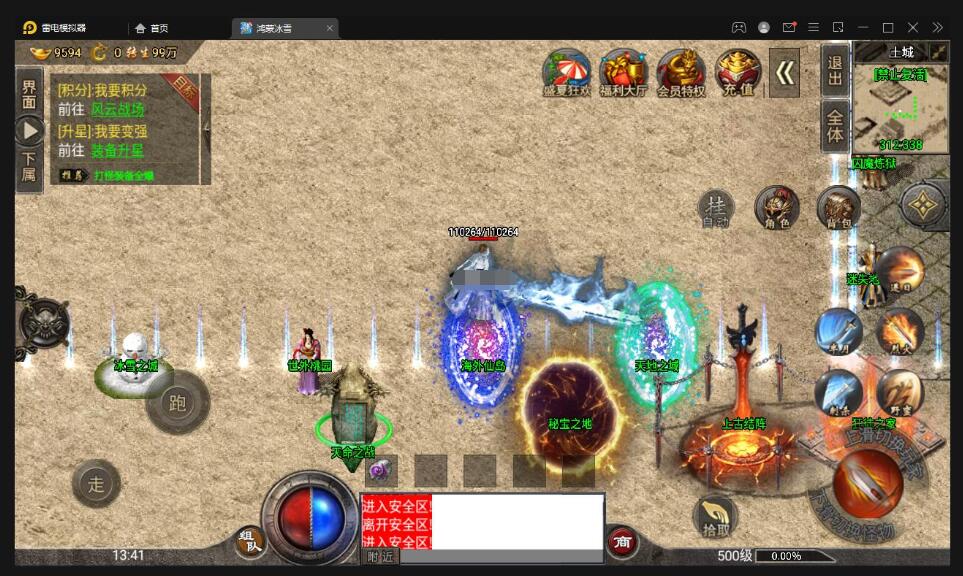
Task: Open the 充值 recharge shop
Action: (x=738, y=72)
